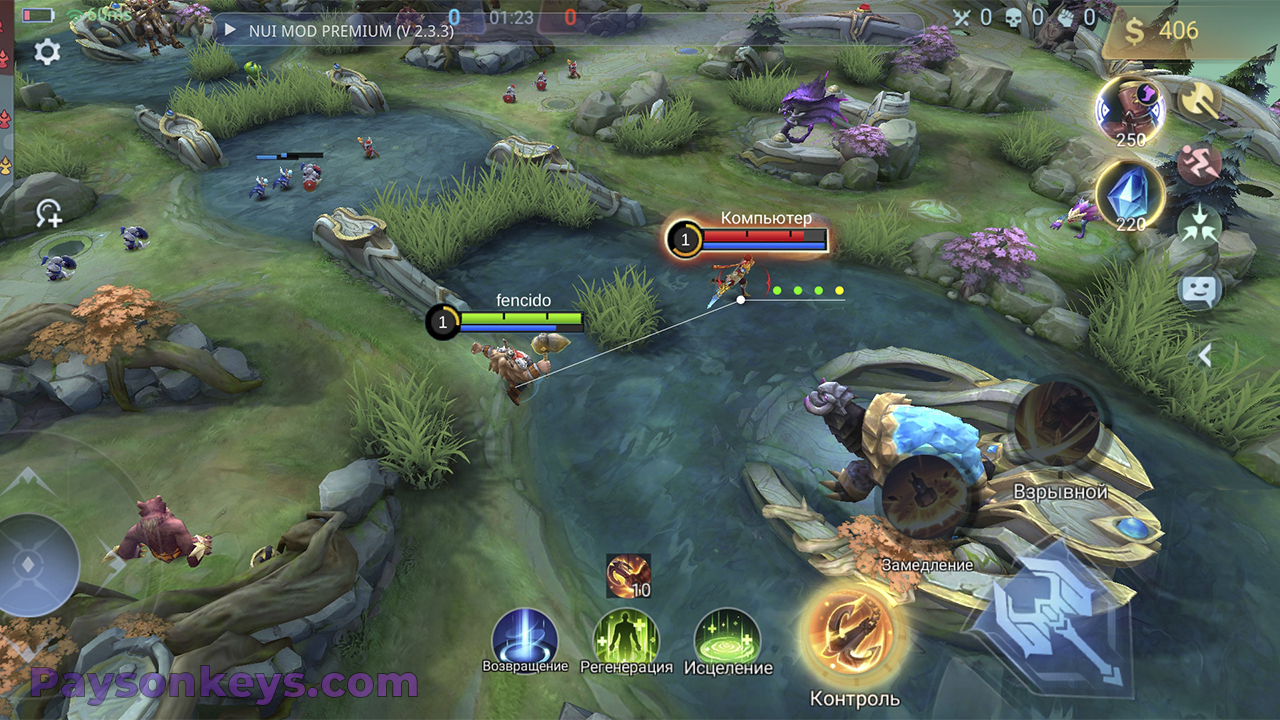
Task: Activate the Замедление skill
Action: 926,495
